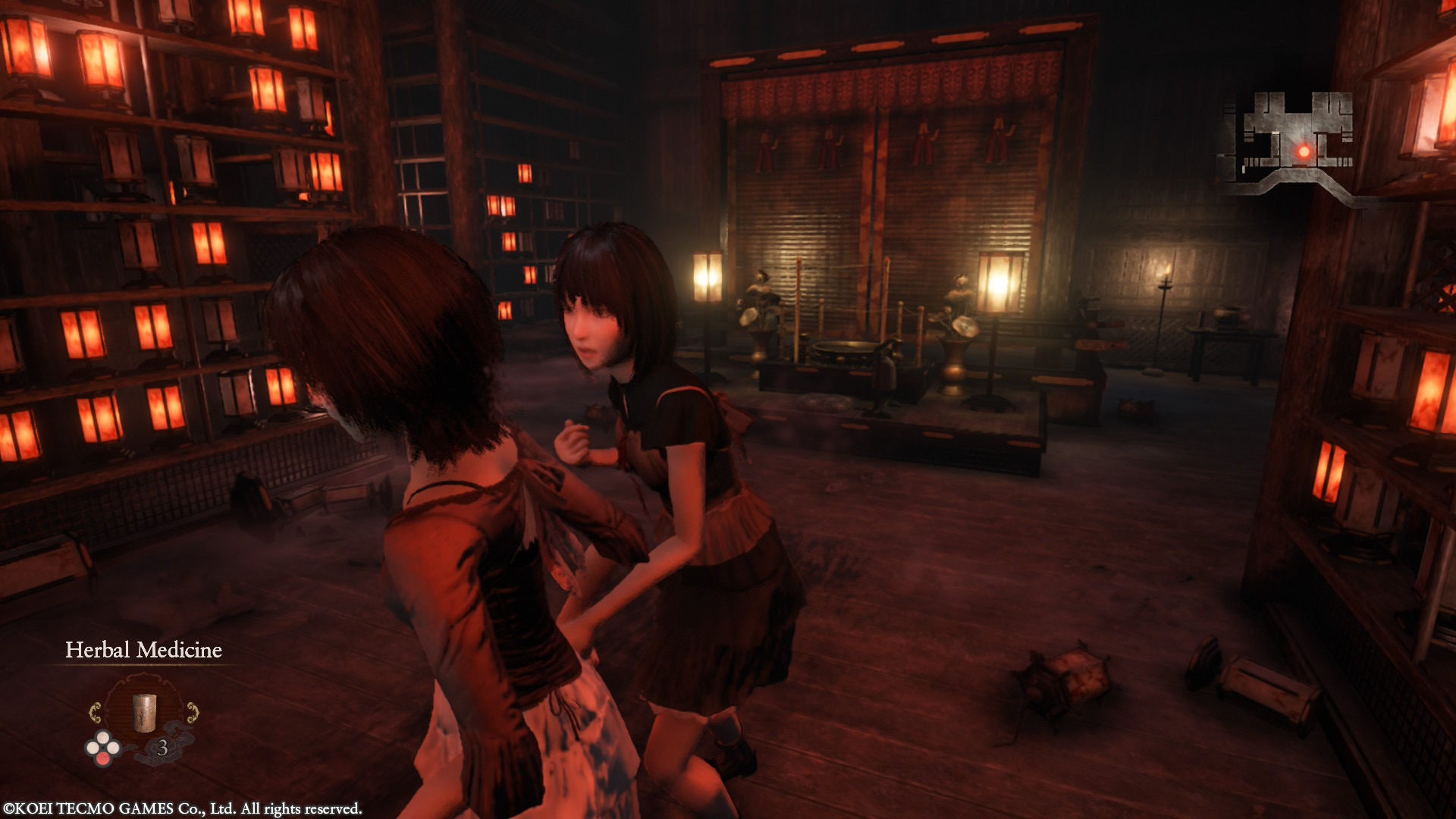
Task: Click the left circle of the item selector
Action: (93, 747)
